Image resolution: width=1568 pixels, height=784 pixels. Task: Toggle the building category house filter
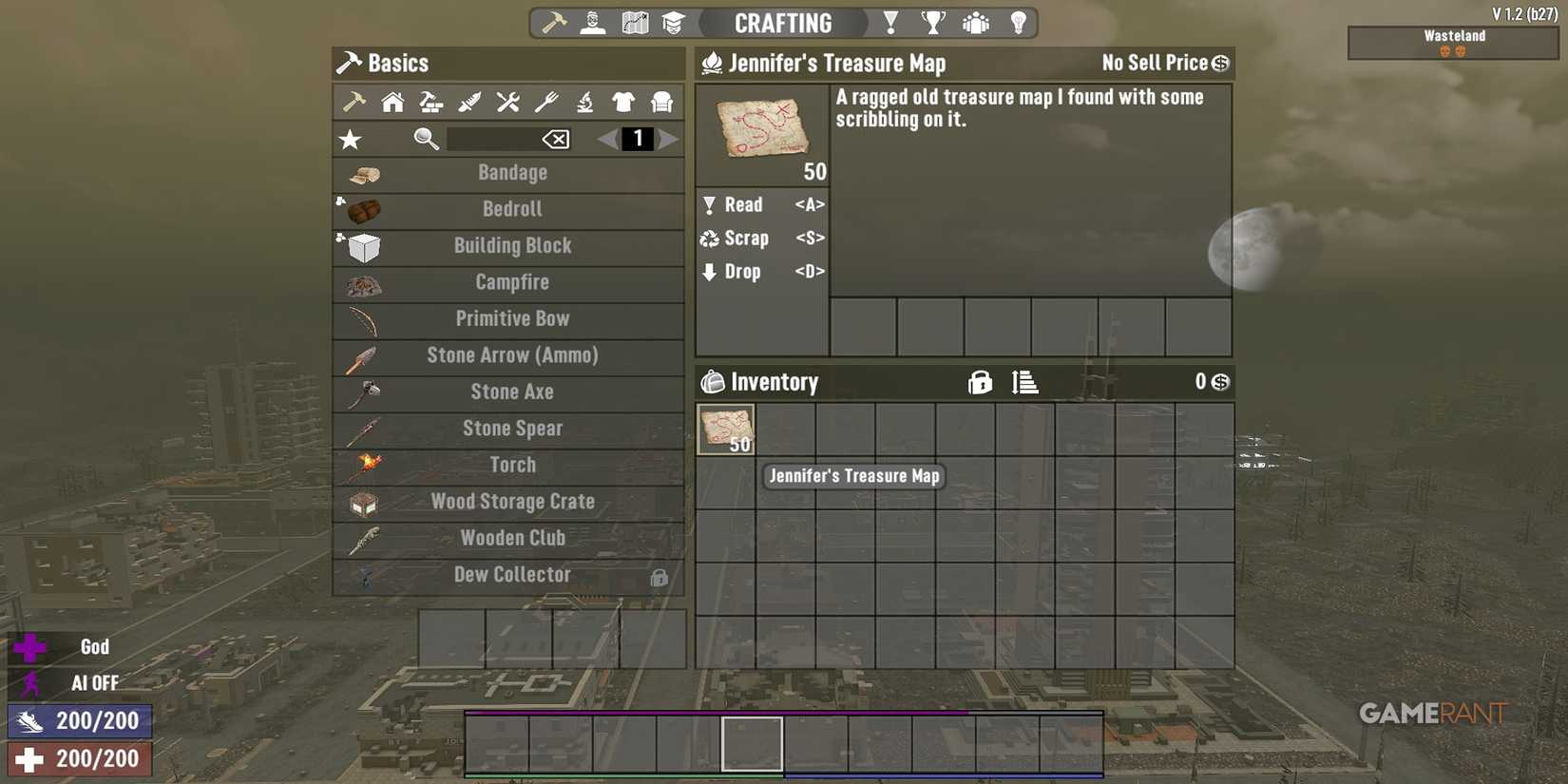coord(391,102)
